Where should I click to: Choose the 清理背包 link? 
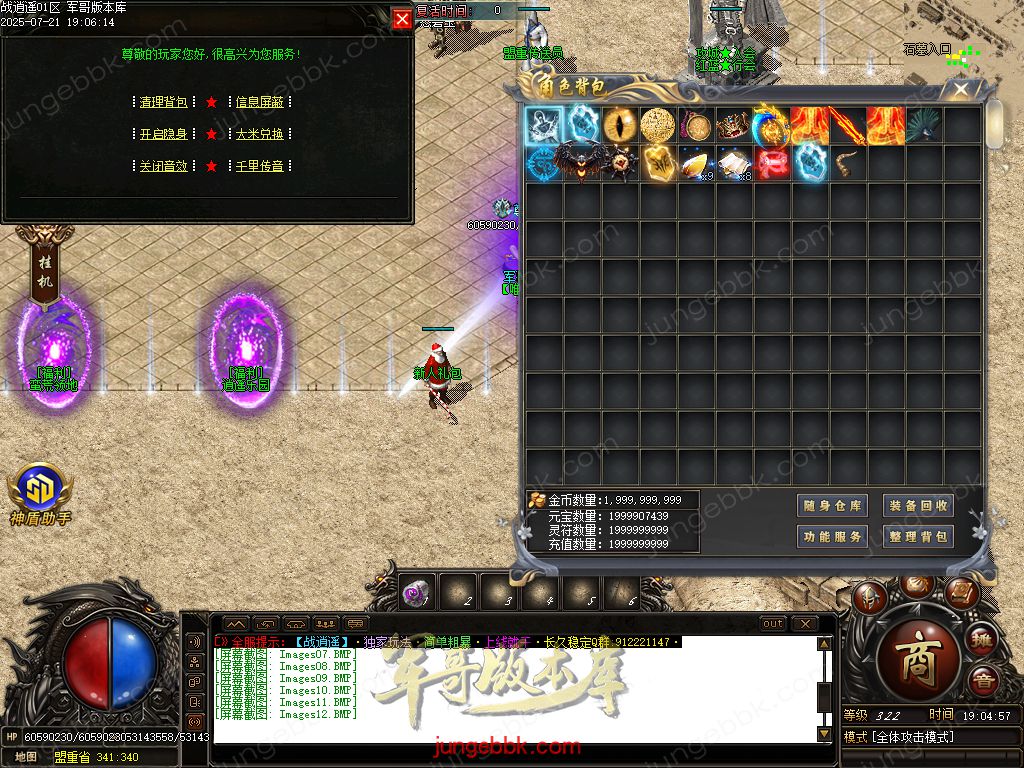coord(164,102)
